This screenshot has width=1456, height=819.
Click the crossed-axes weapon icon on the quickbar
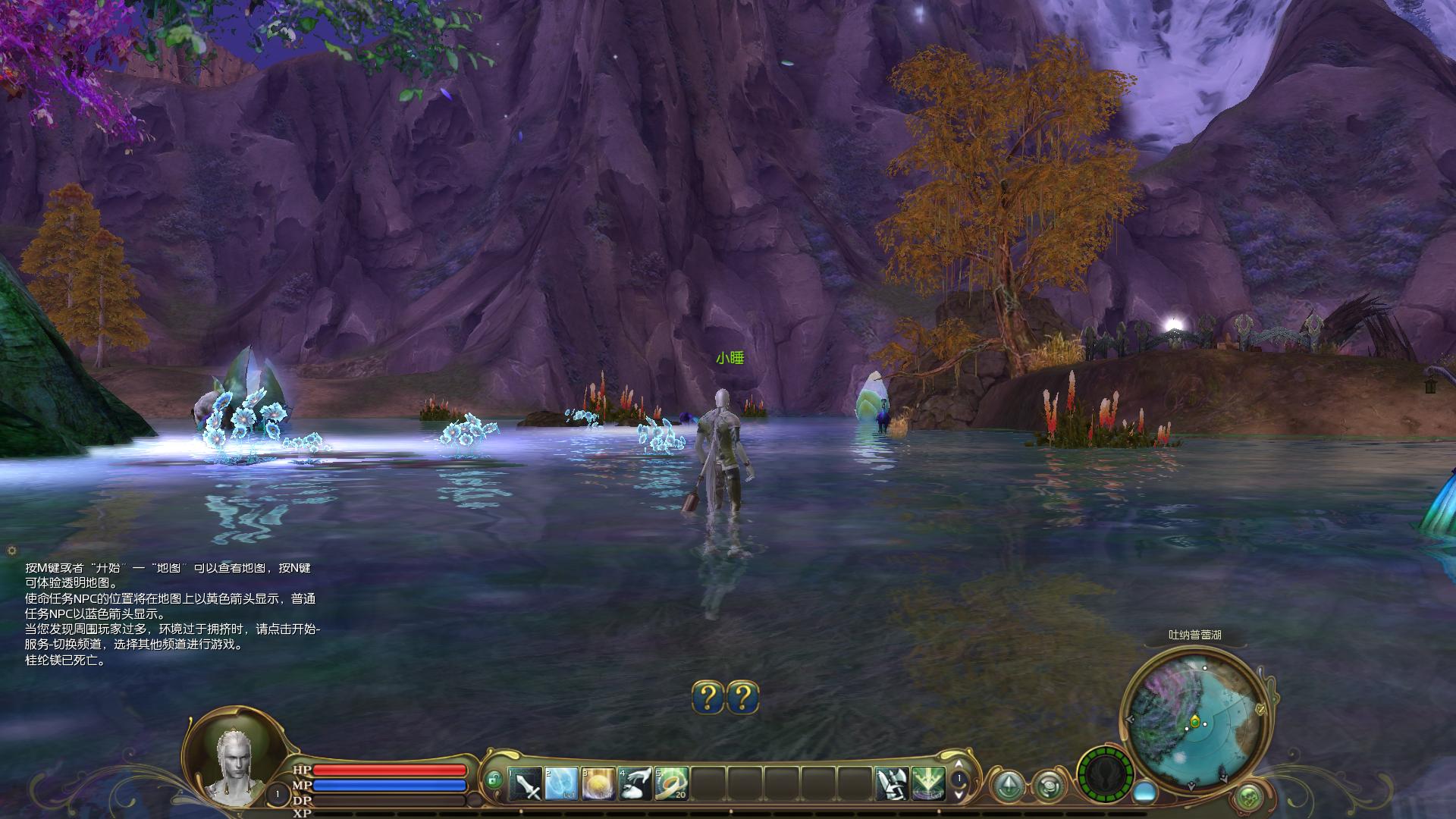(892, 783)
